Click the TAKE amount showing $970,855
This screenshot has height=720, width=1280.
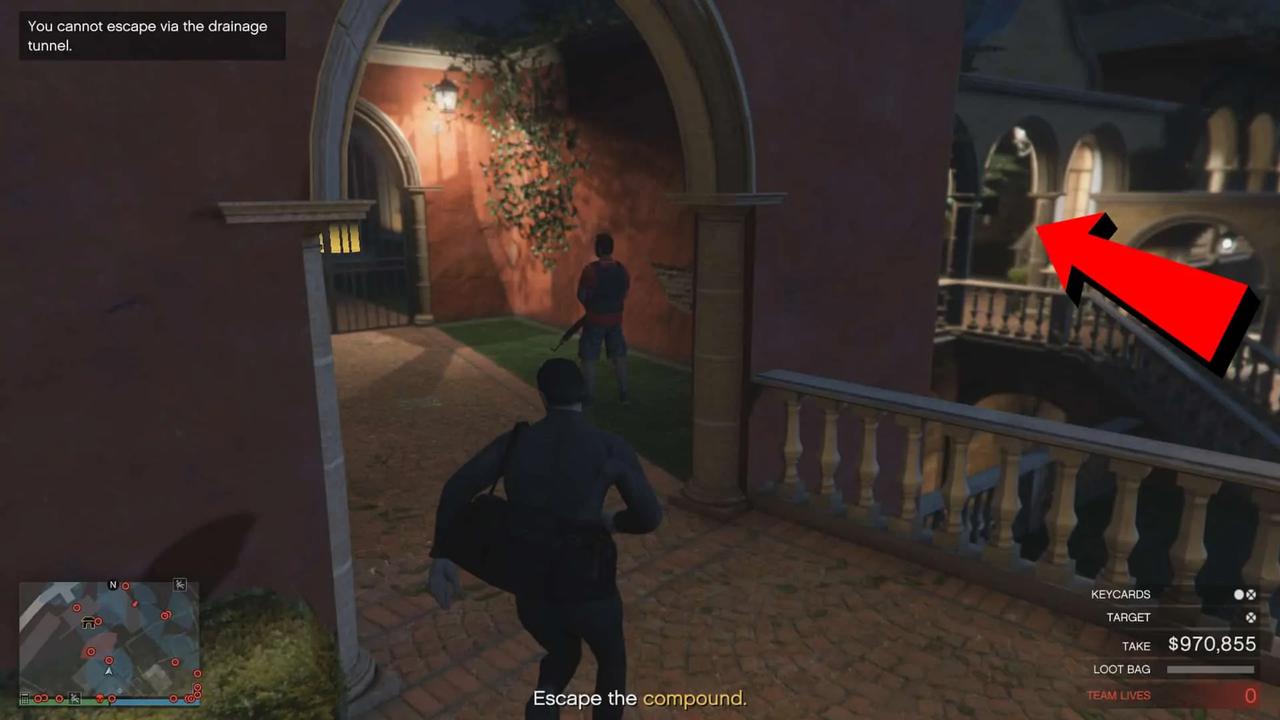coord(1212,643)
